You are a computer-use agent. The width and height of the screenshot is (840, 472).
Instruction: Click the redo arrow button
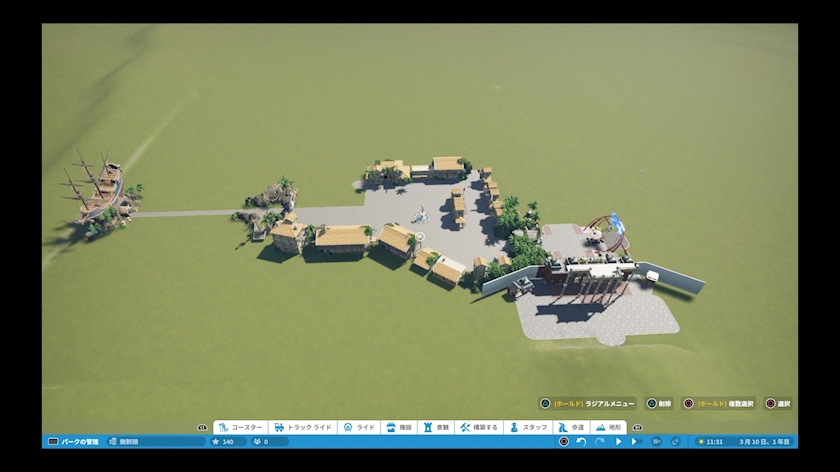[x=599, y=441]
